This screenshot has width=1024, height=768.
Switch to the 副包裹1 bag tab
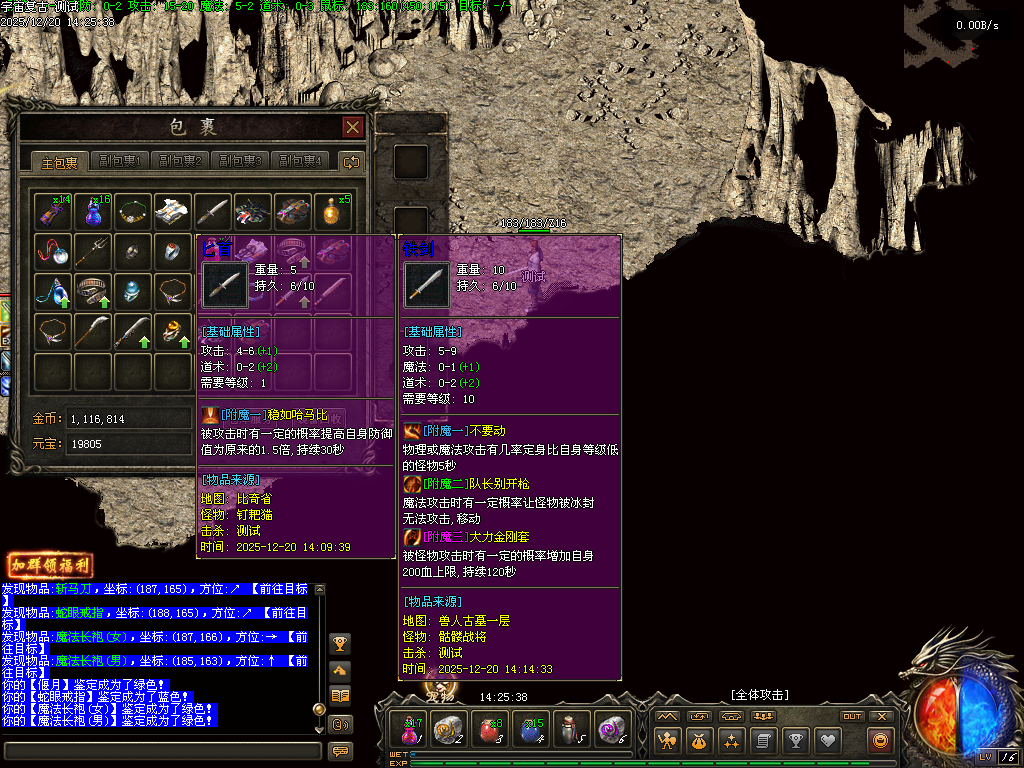click(120, 161)
